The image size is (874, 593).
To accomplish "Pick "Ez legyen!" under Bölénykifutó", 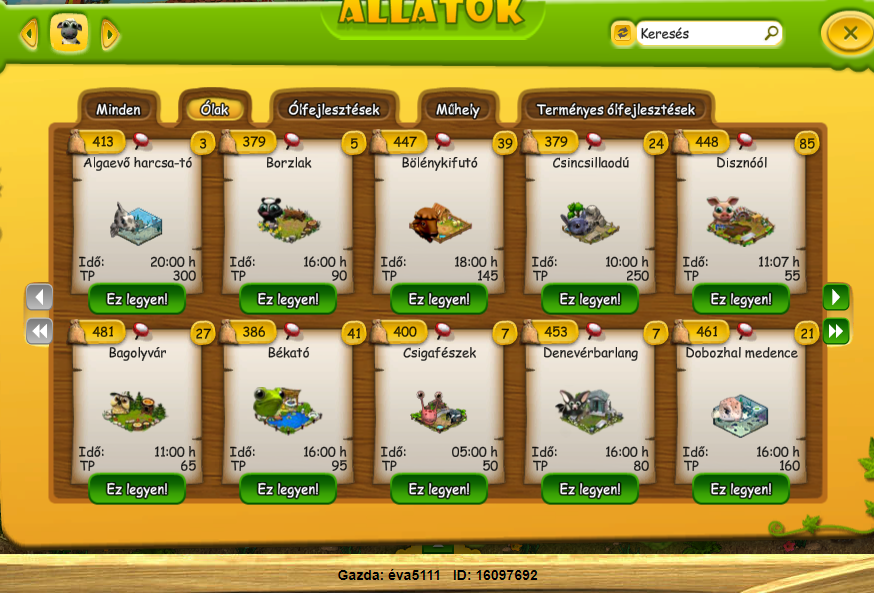I will (x=439, y=299).
